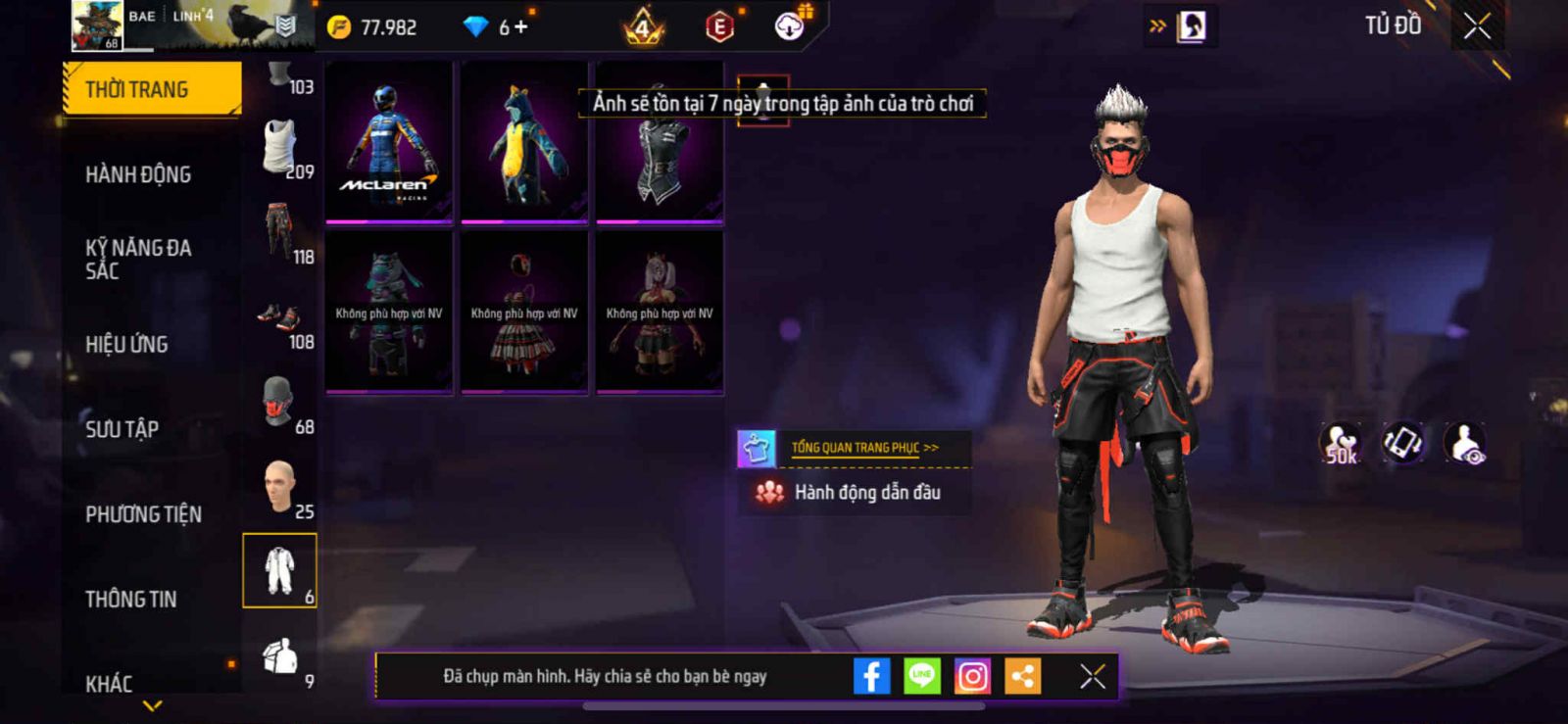The width and height of the screenshot is (1568, 724).
Task: Dismiss the screenshot share banner
Action: [x=1093, y=676]
